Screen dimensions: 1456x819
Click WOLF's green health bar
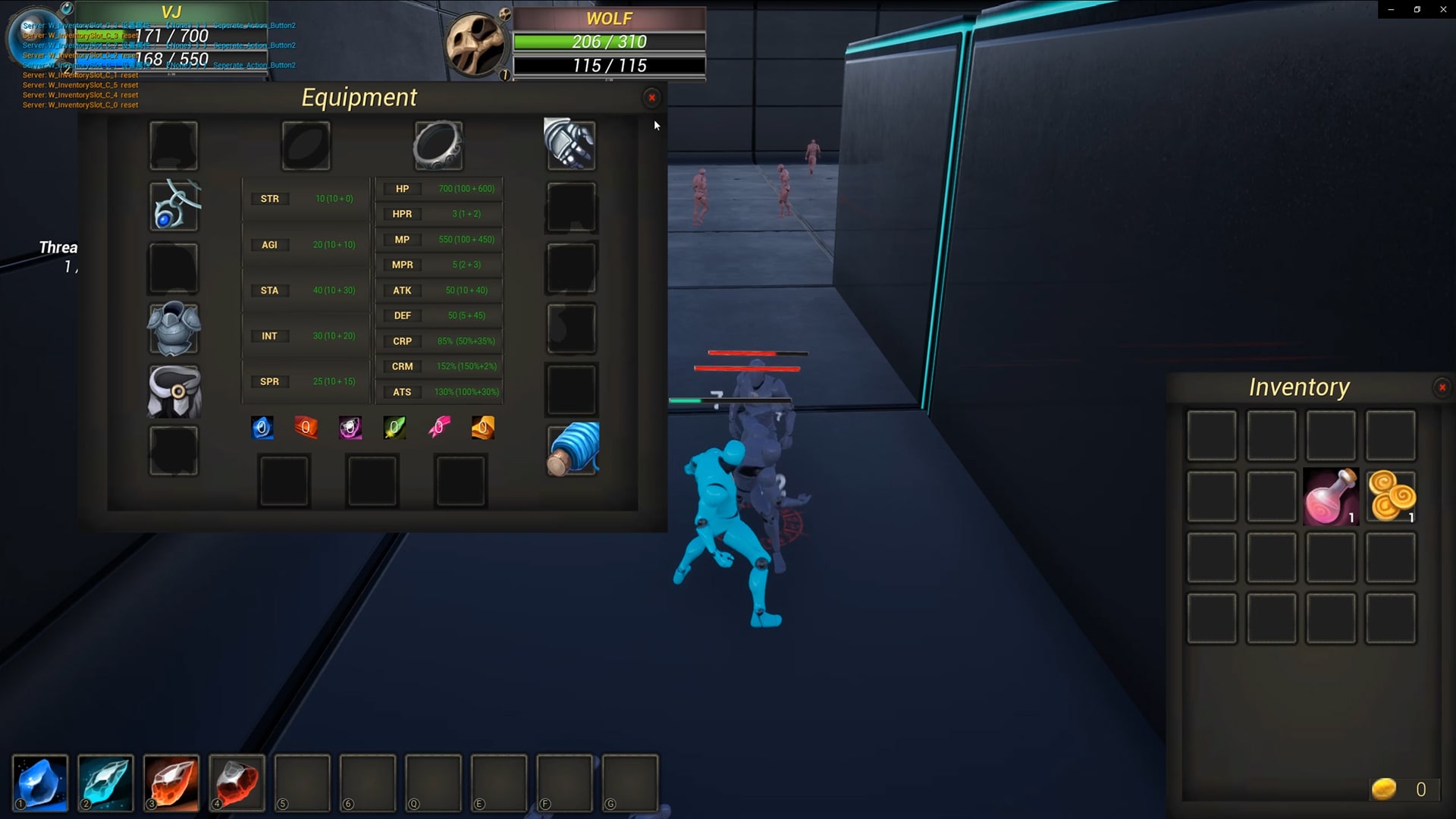[580, 42]
